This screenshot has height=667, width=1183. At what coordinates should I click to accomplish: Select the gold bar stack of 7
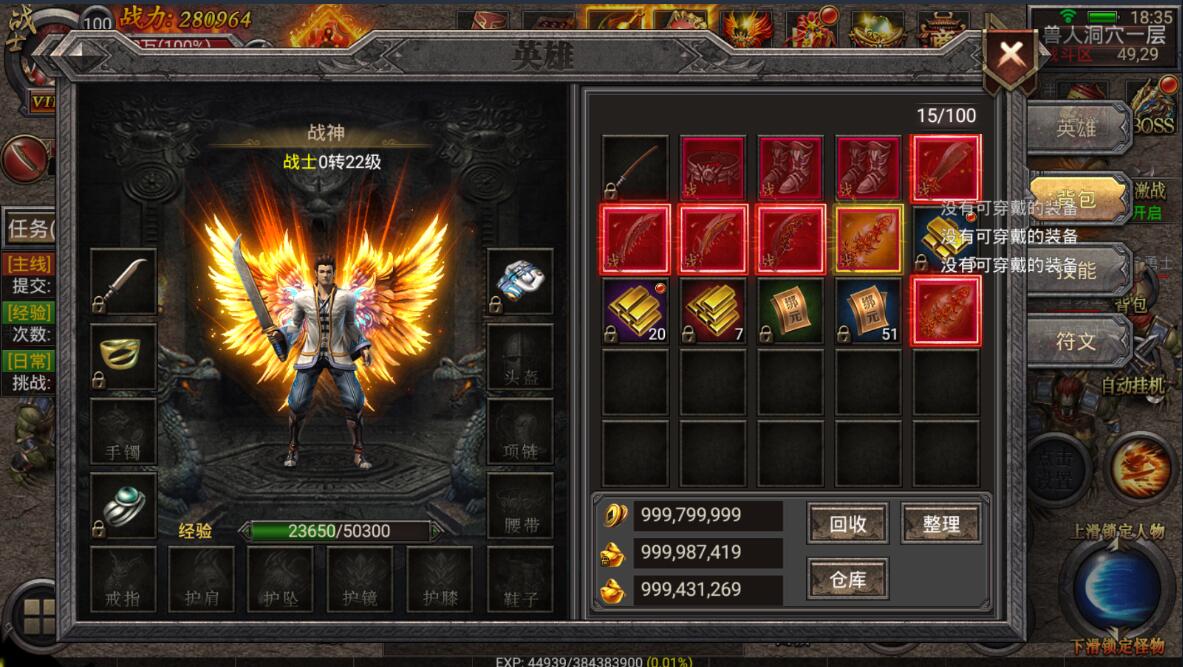click(x=713, y=311)
